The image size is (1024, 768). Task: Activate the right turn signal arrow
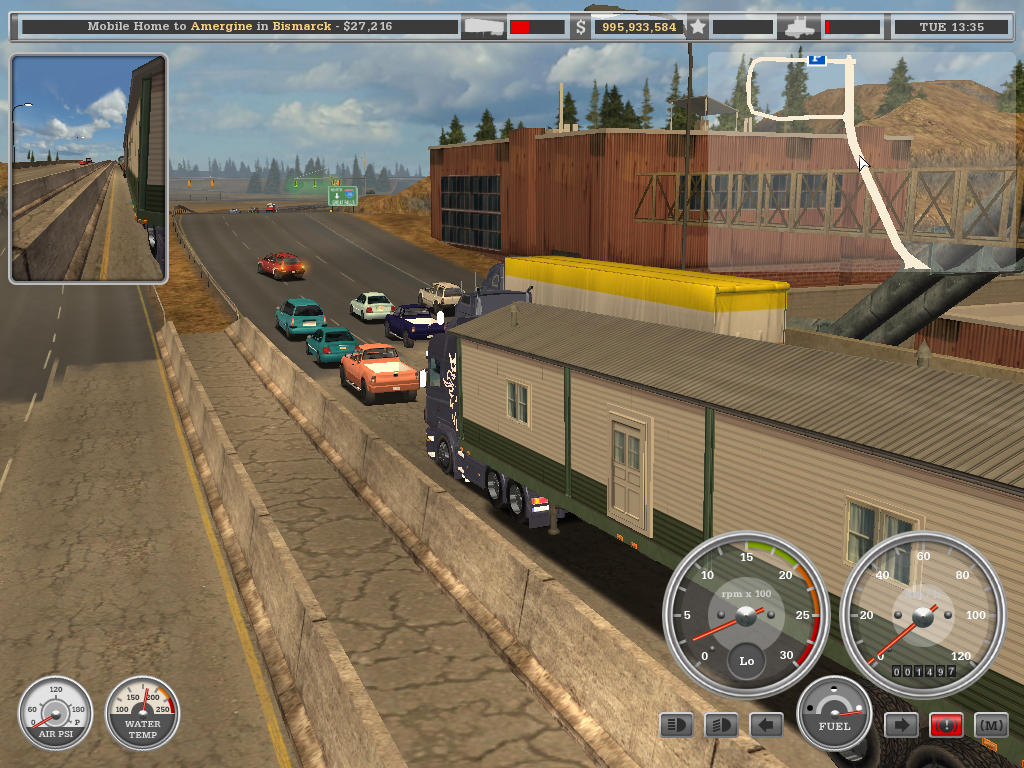tap(901, 725)
